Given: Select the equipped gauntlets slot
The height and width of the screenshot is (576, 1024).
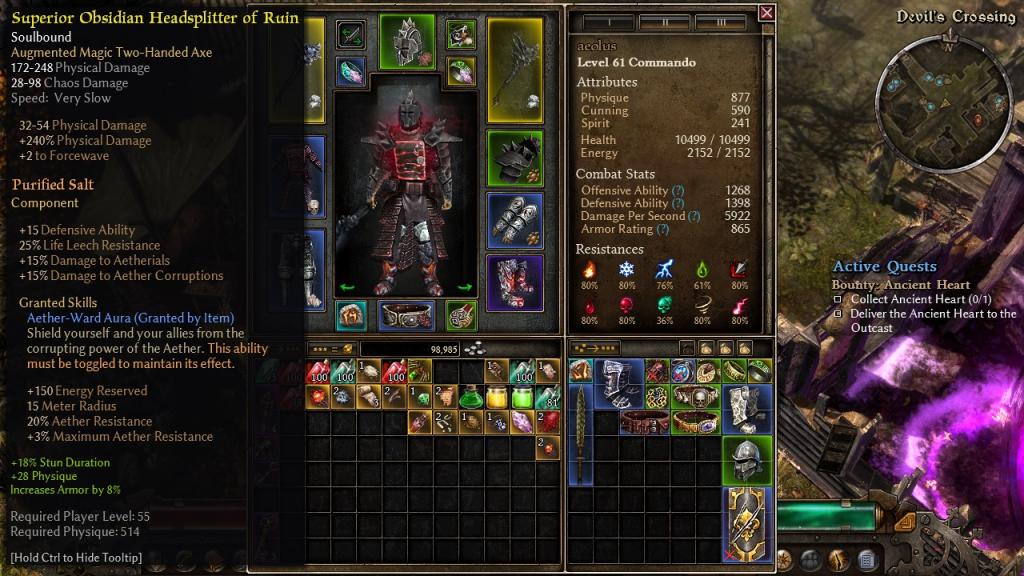Looking at the screenshot, I should (x=515, y=221).
